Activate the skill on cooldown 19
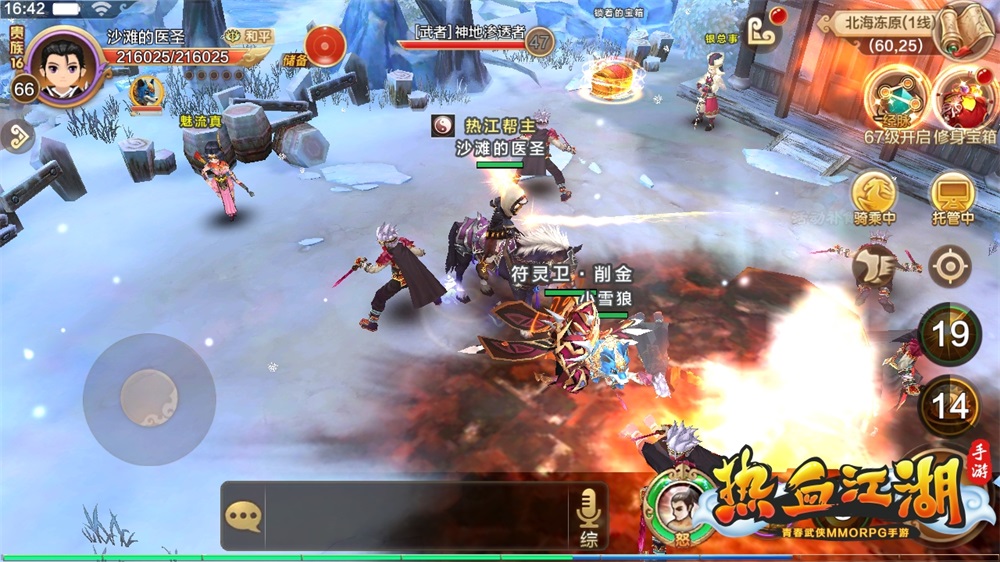The image size is (1000, 562). [950, 335]
